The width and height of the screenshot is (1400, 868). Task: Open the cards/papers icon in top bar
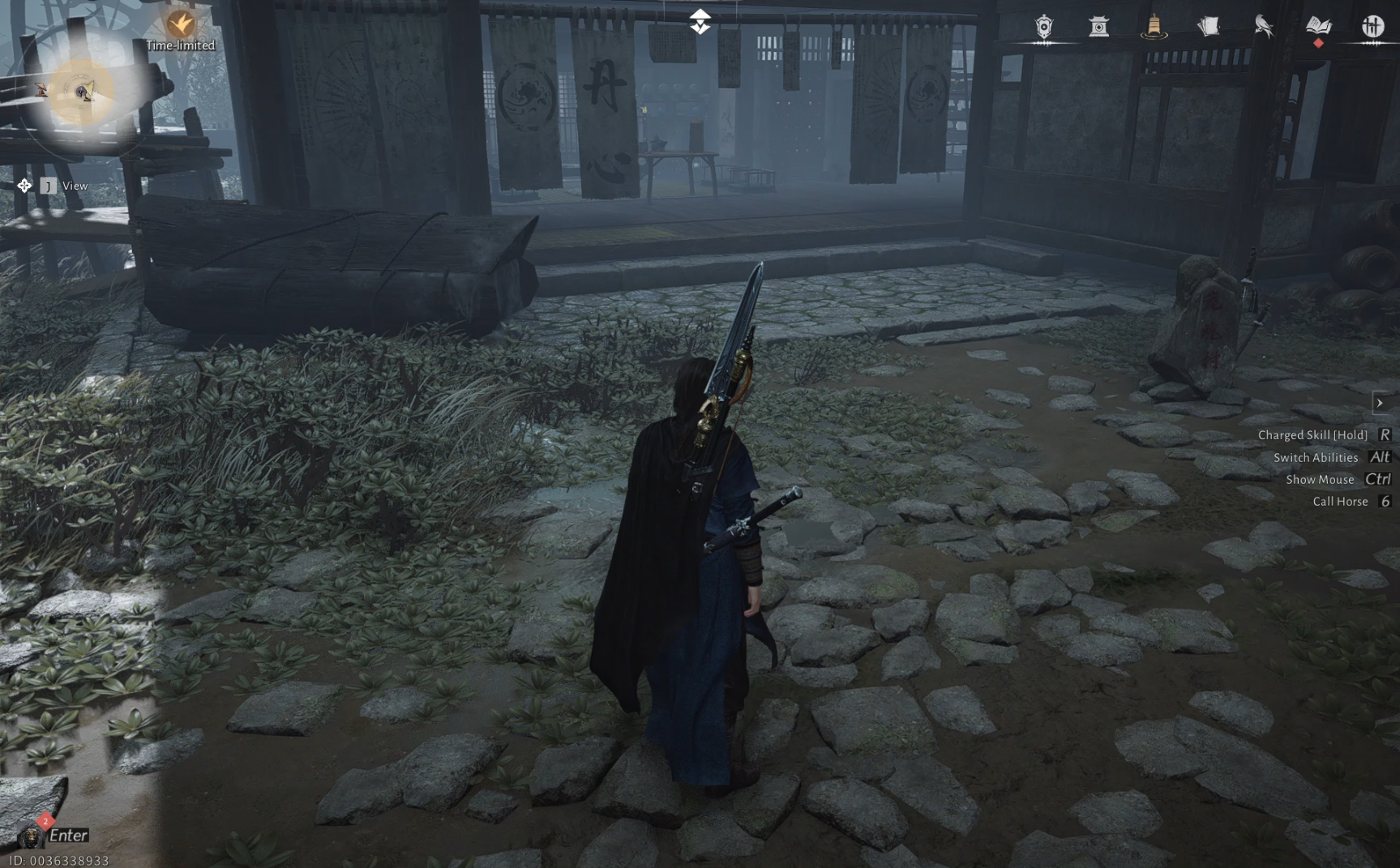point(1209,25)
